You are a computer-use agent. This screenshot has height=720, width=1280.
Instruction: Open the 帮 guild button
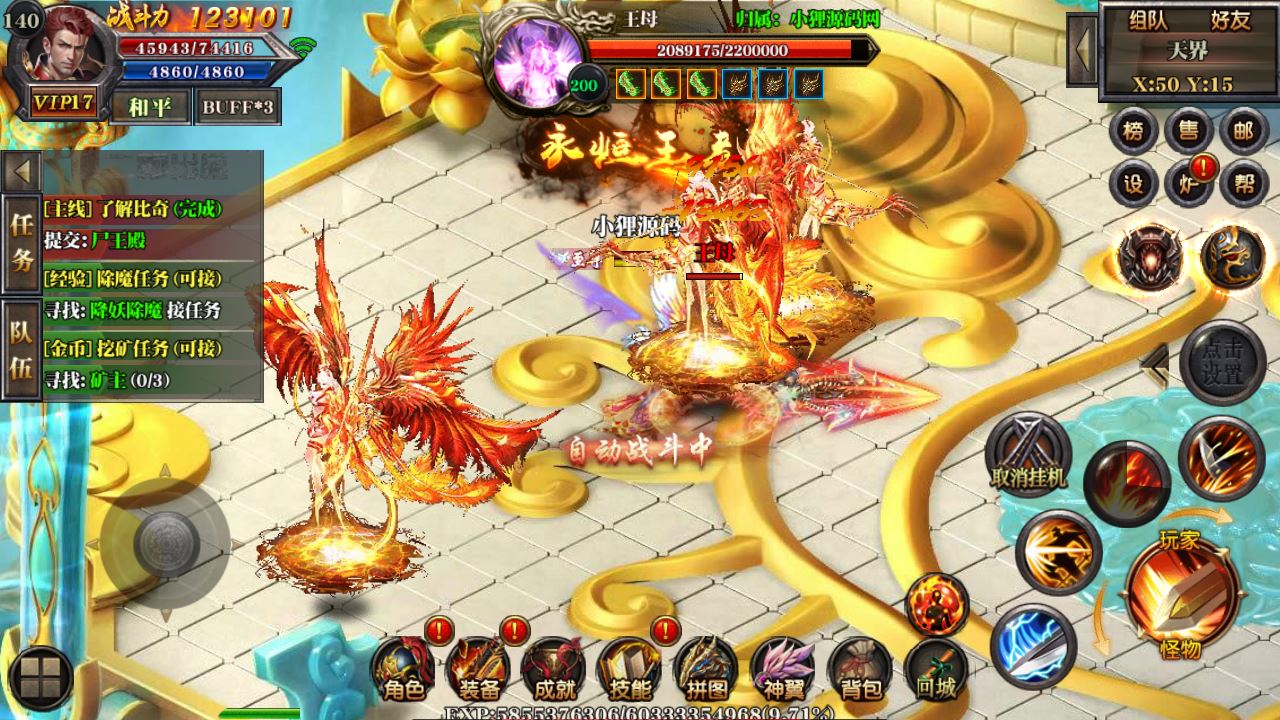(x=1244, y=184)
